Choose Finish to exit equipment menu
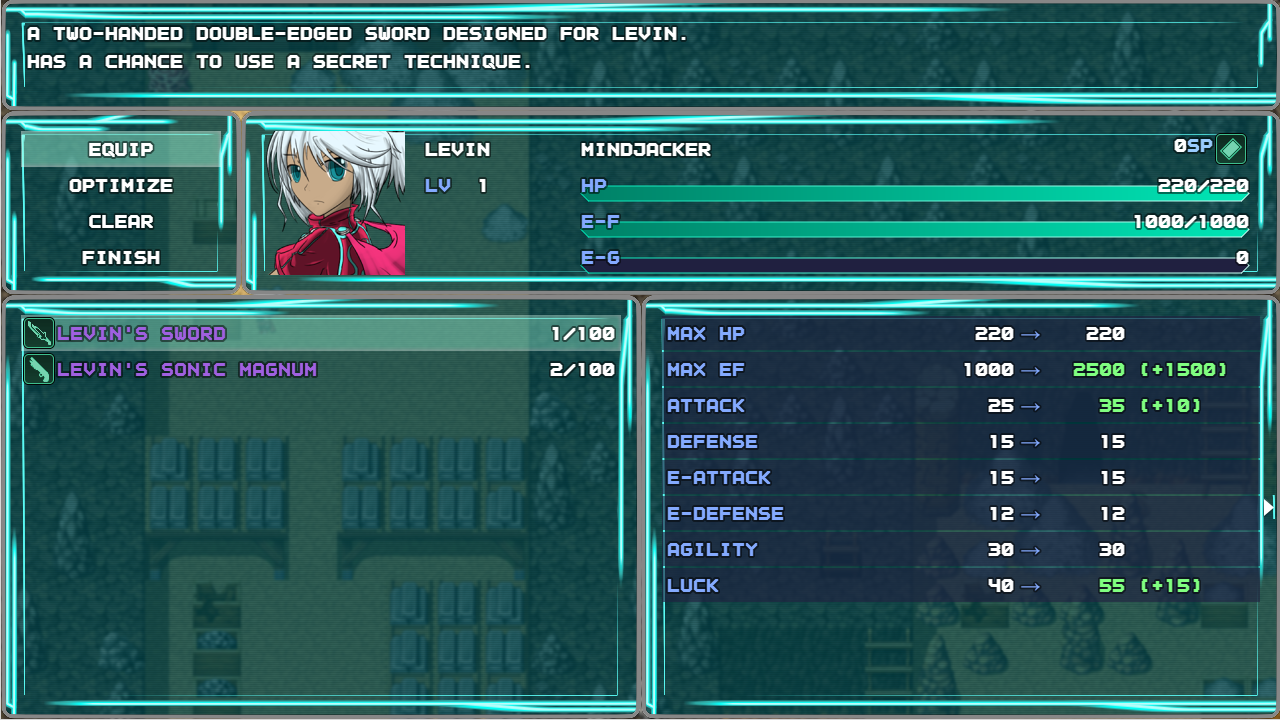This screenshot has width=1280, height=720. coord(121,258)
